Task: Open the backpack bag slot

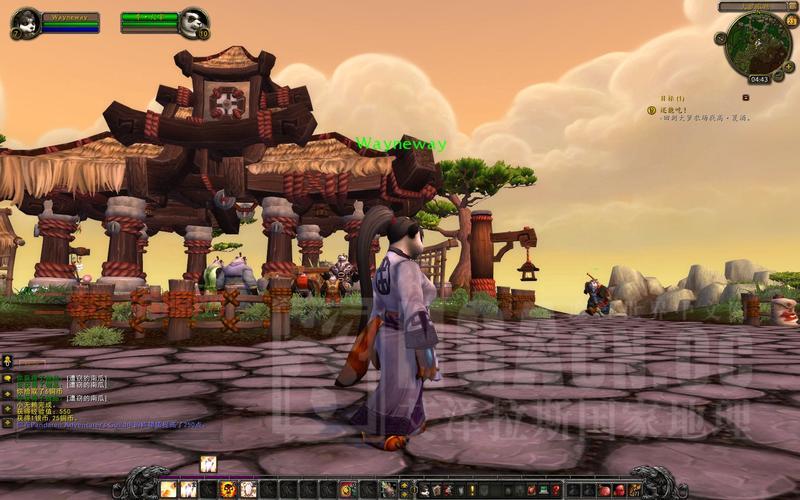Action: [634, 489]
